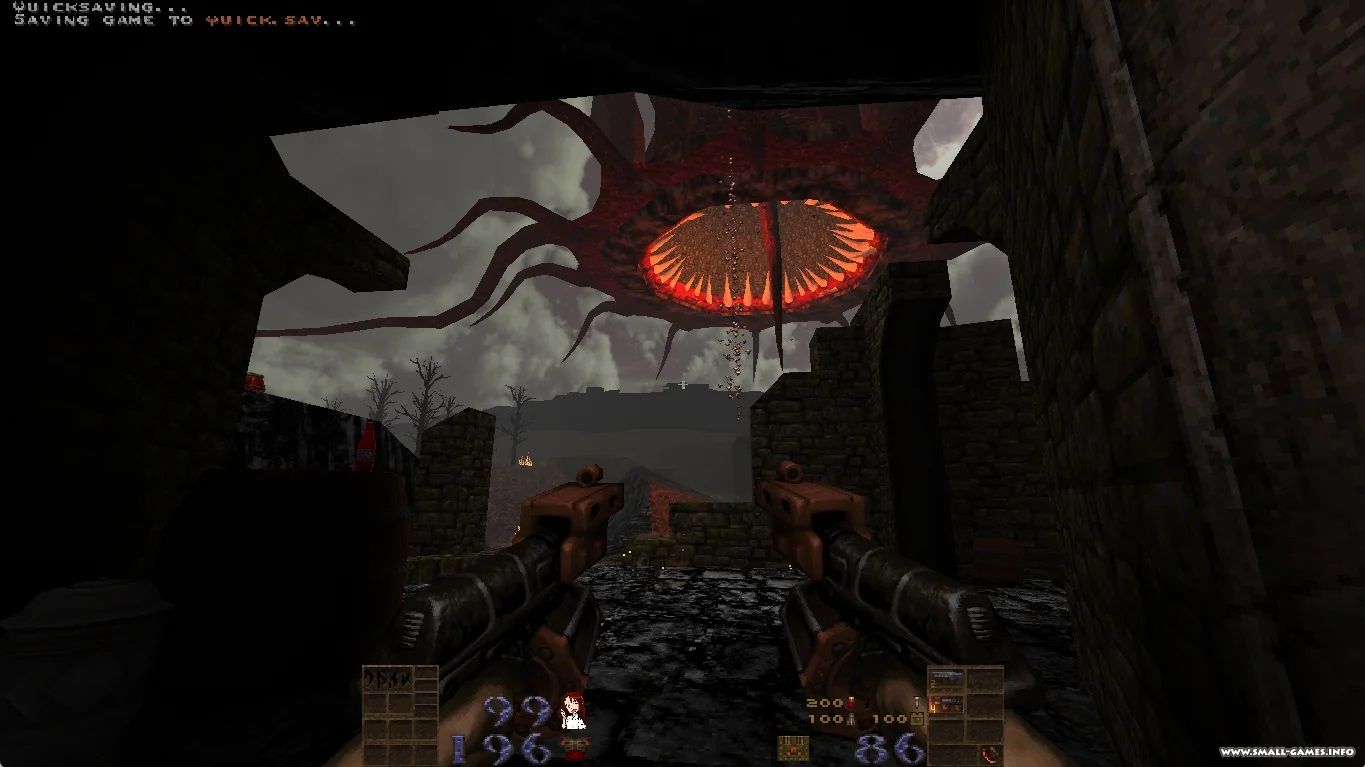Choose weapon slot number 2
The width and height of the screenshot is (1365, 767).
pos(945,679)
